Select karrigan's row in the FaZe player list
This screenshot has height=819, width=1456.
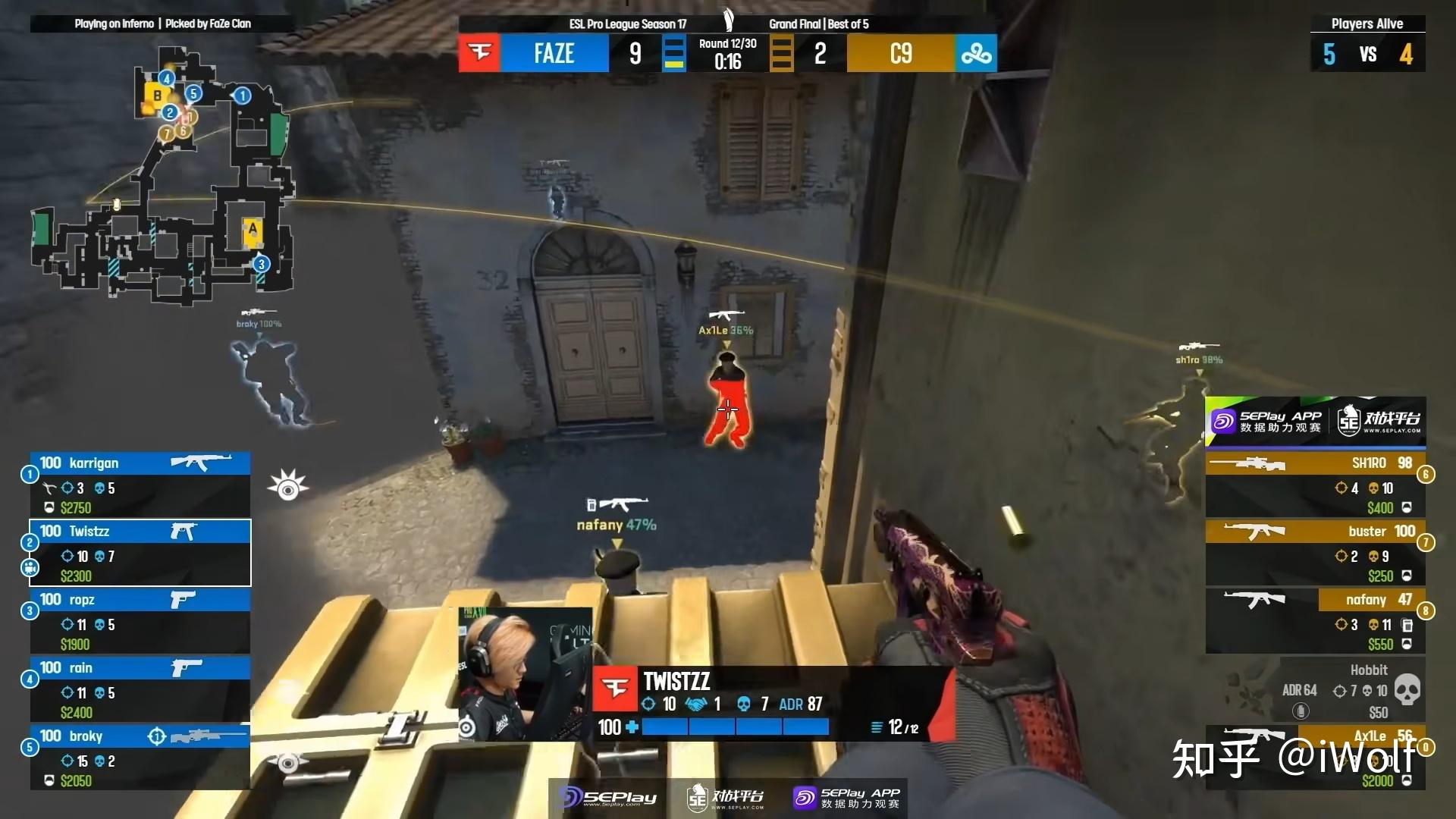pyautogui.click(x=140, y=484)
